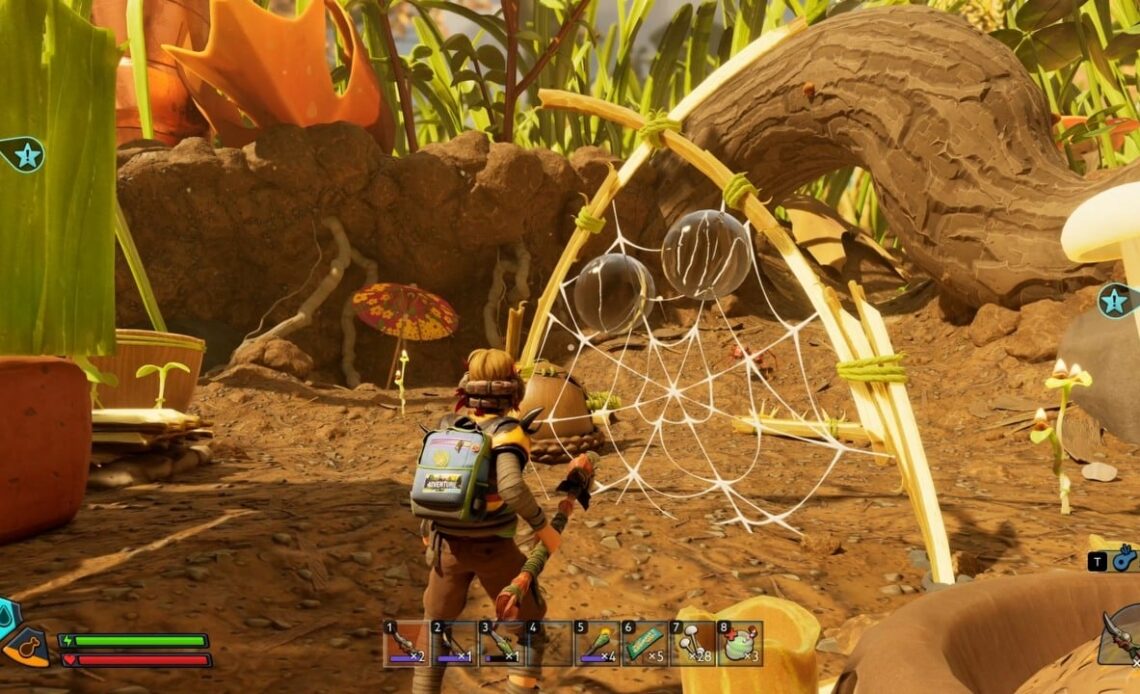The width and height of the screenshot is (1140, 694).
Task: Select hotbar slot 1 bone weapon
Action: (405, 643)
